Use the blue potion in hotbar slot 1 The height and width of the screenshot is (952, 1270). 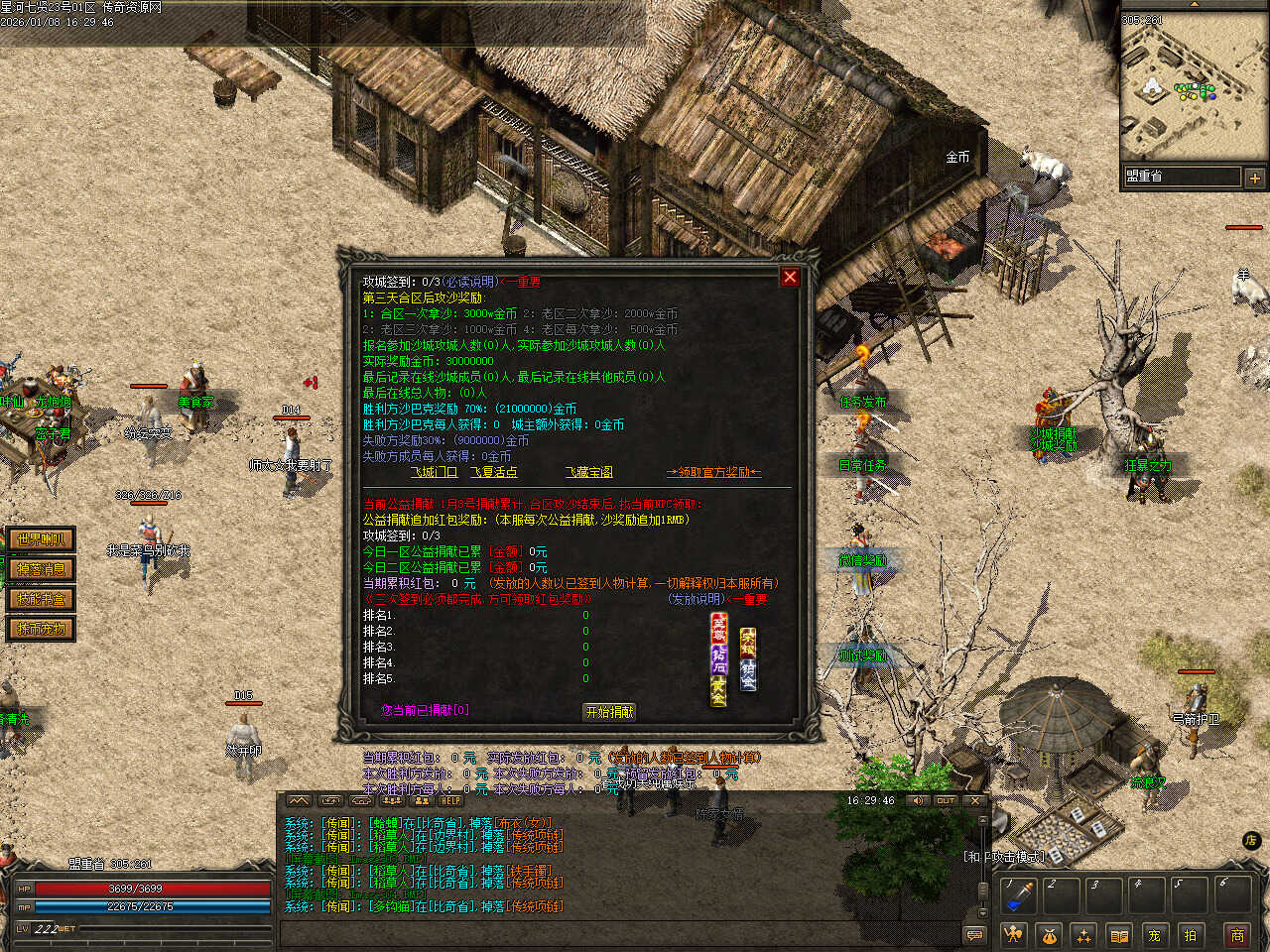tap(1018, 894)
